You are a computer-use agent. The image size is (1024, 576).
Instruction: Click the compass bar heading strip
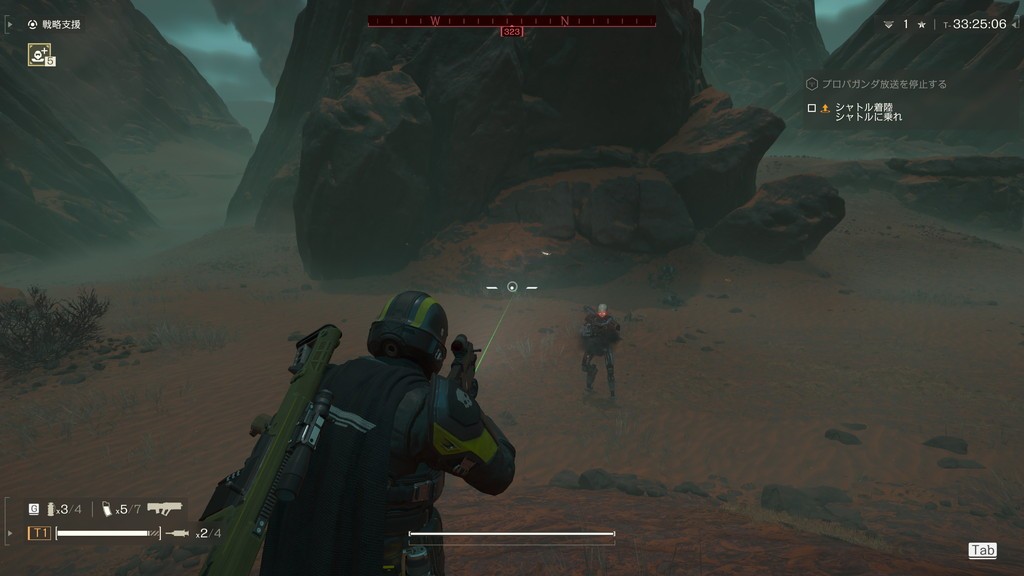[512, 20]
